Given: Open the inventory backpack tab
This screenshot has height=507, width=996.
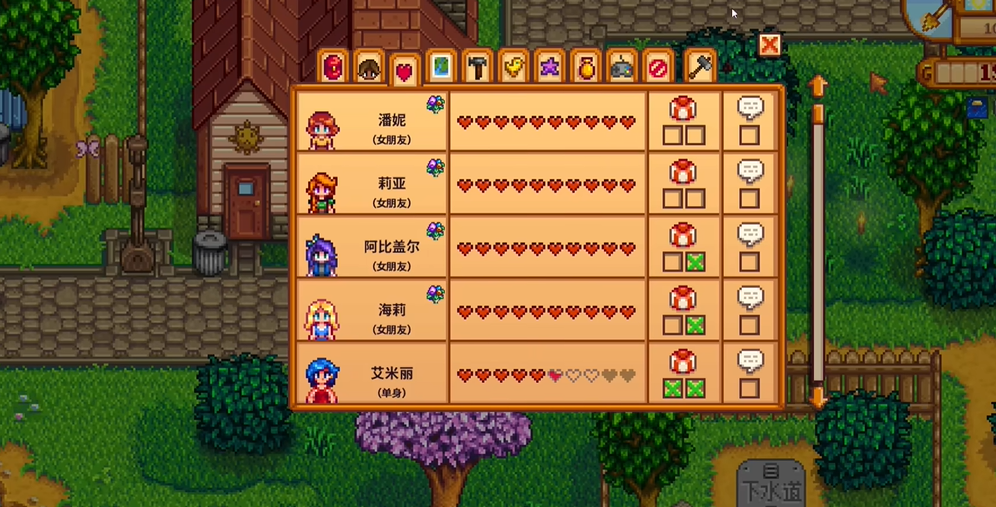Looking at the screenshot, I should click(x=334, y=68).
